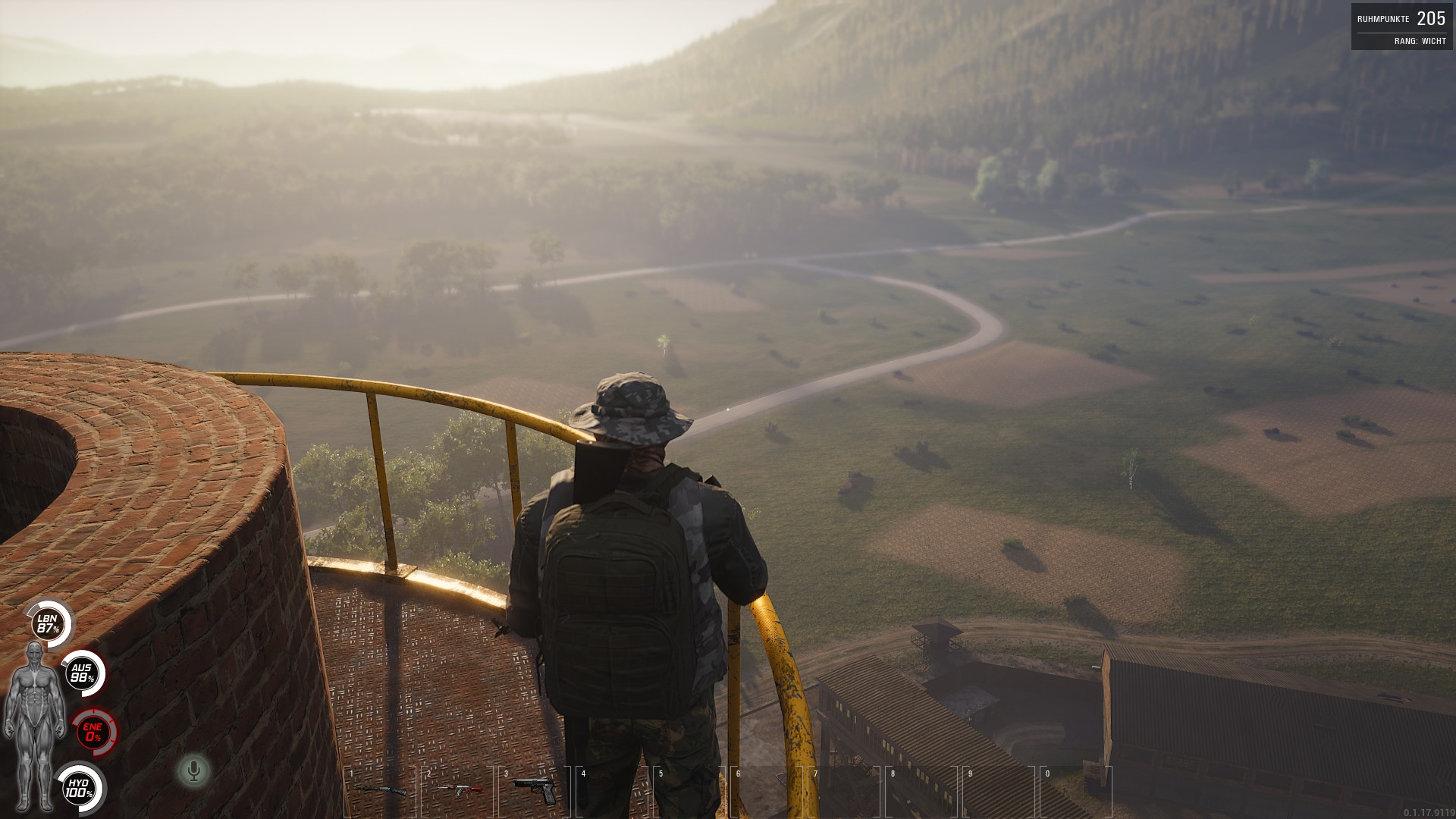Toggle the microphone voice chat icon
The image size is (1456, 819).
pos(193,771)
